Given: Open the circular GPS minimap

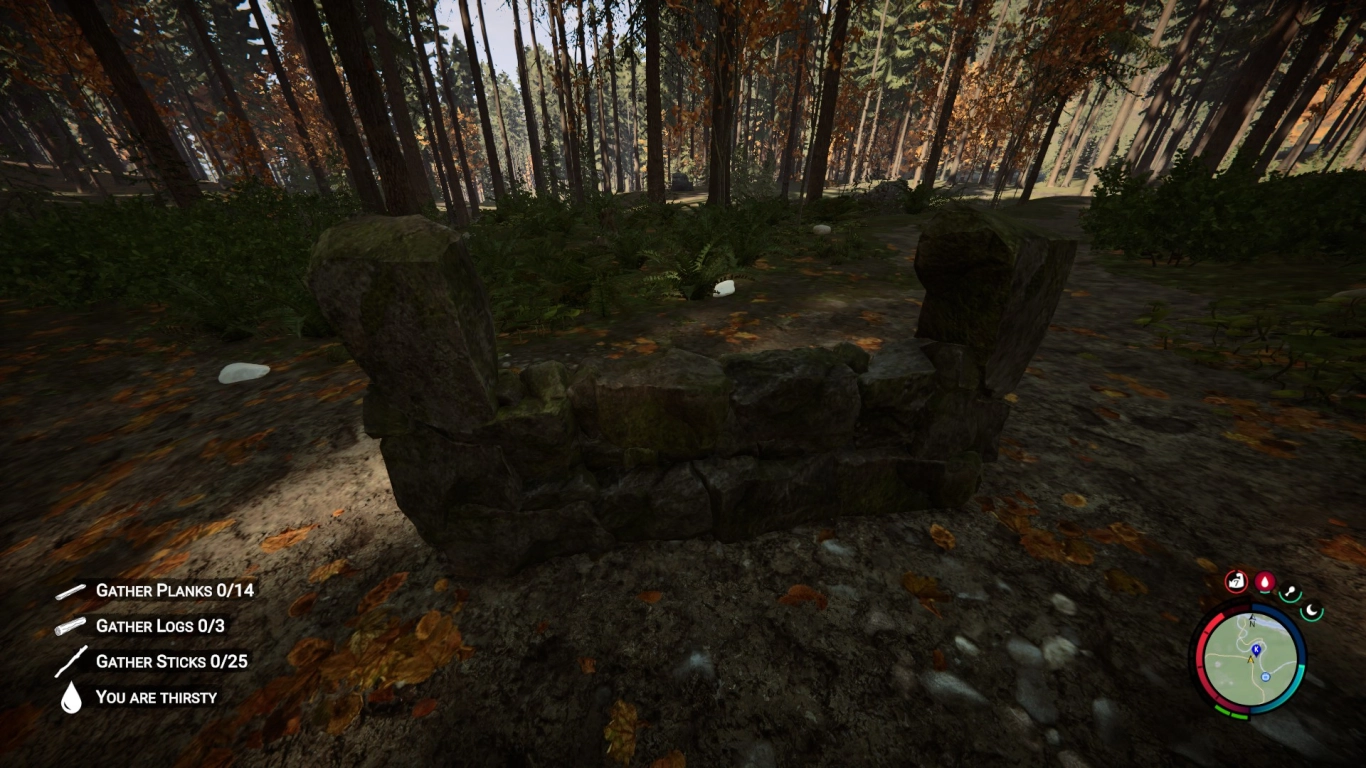Looking at the screenshot, I should [1247, 658].
